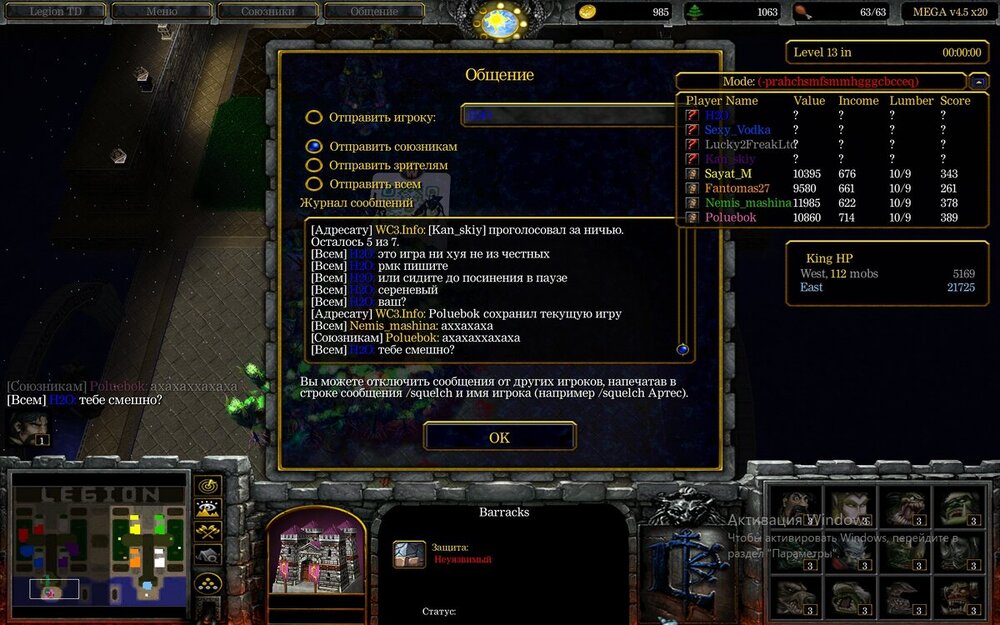Select 'Отправить зрителям' radio option
Screen dimensions: 1000x625
pyautogui.click(x=314, y=165)
